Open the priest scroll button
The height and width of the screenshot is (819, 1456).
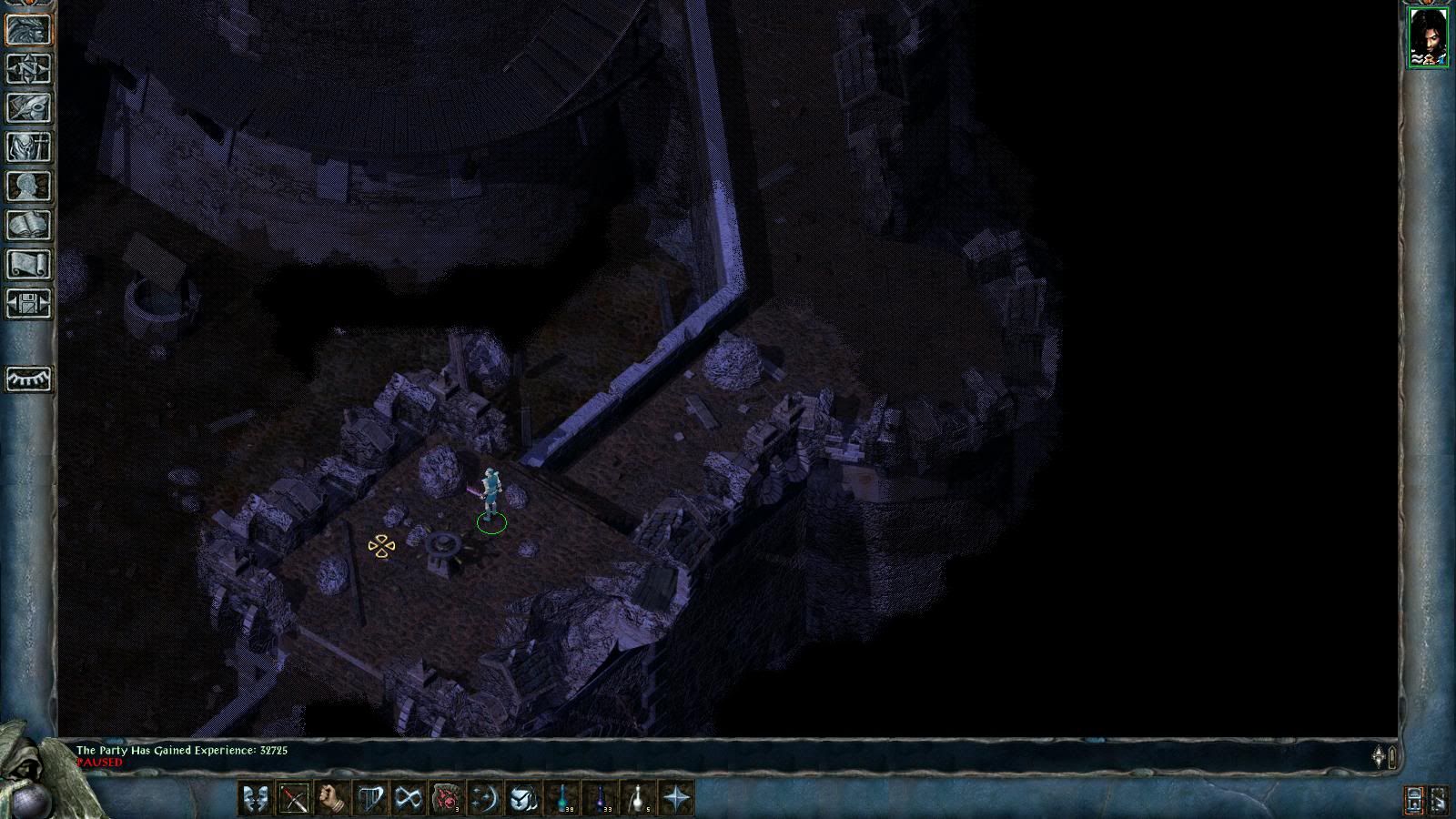click(29, 265)
